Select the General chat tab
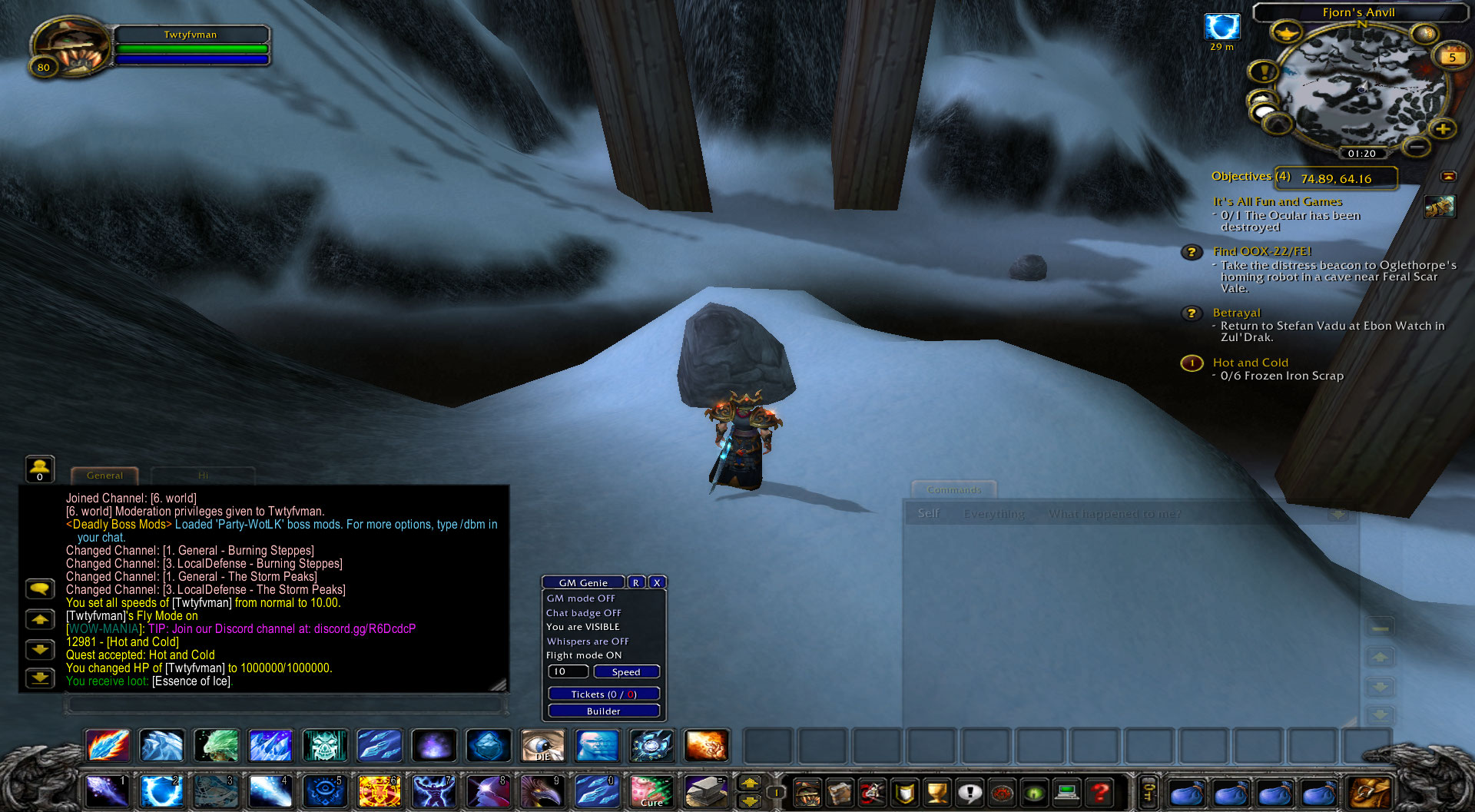 click(104, 476)
